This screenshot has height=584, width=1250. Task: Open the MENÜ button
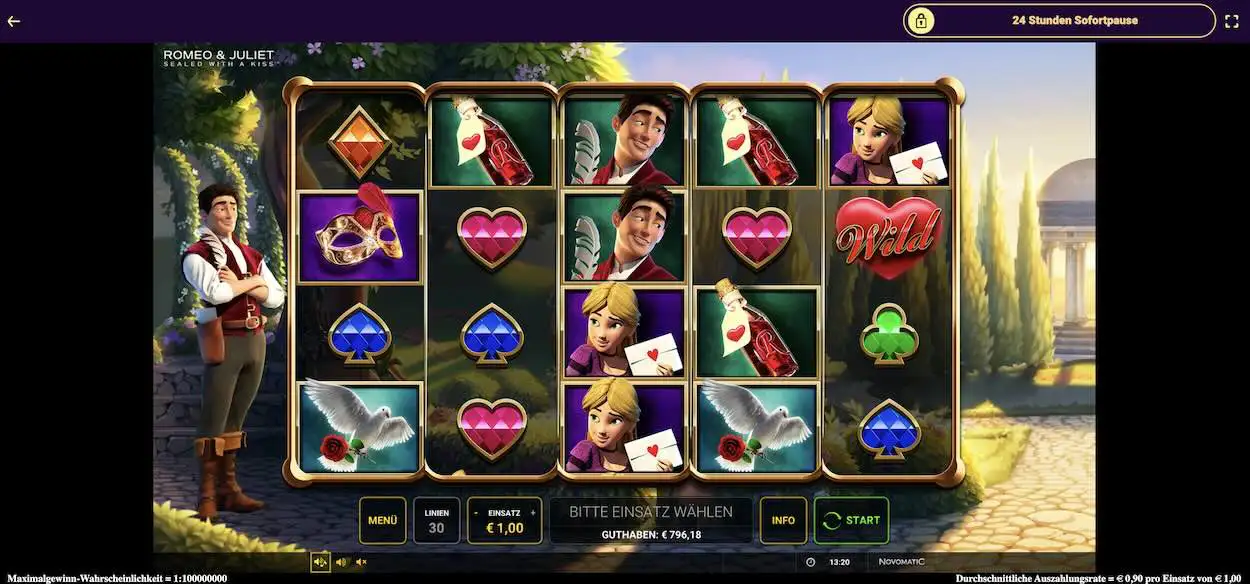click(x=382, y=520)
